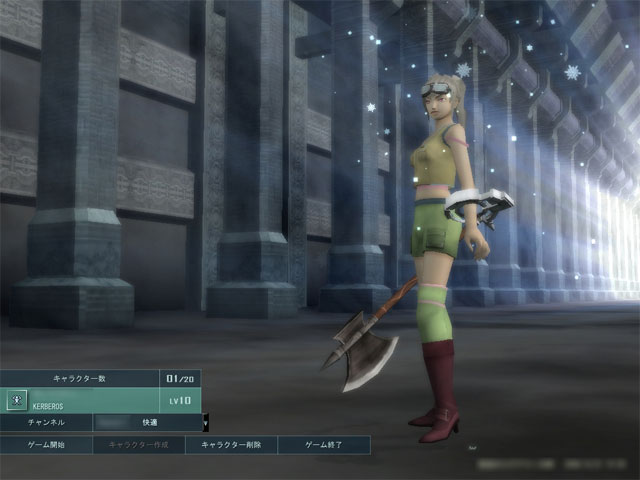Click the キャラクター作成 create character button
The height and width of the screenshot is (480, 640).
139,444
